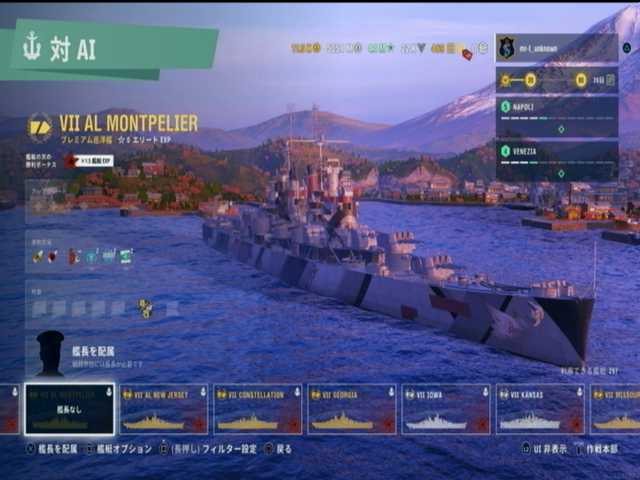Open the ship XP bonus badge
The height and width of the screenshot is (480, 640).
click(x=90, y=160)
